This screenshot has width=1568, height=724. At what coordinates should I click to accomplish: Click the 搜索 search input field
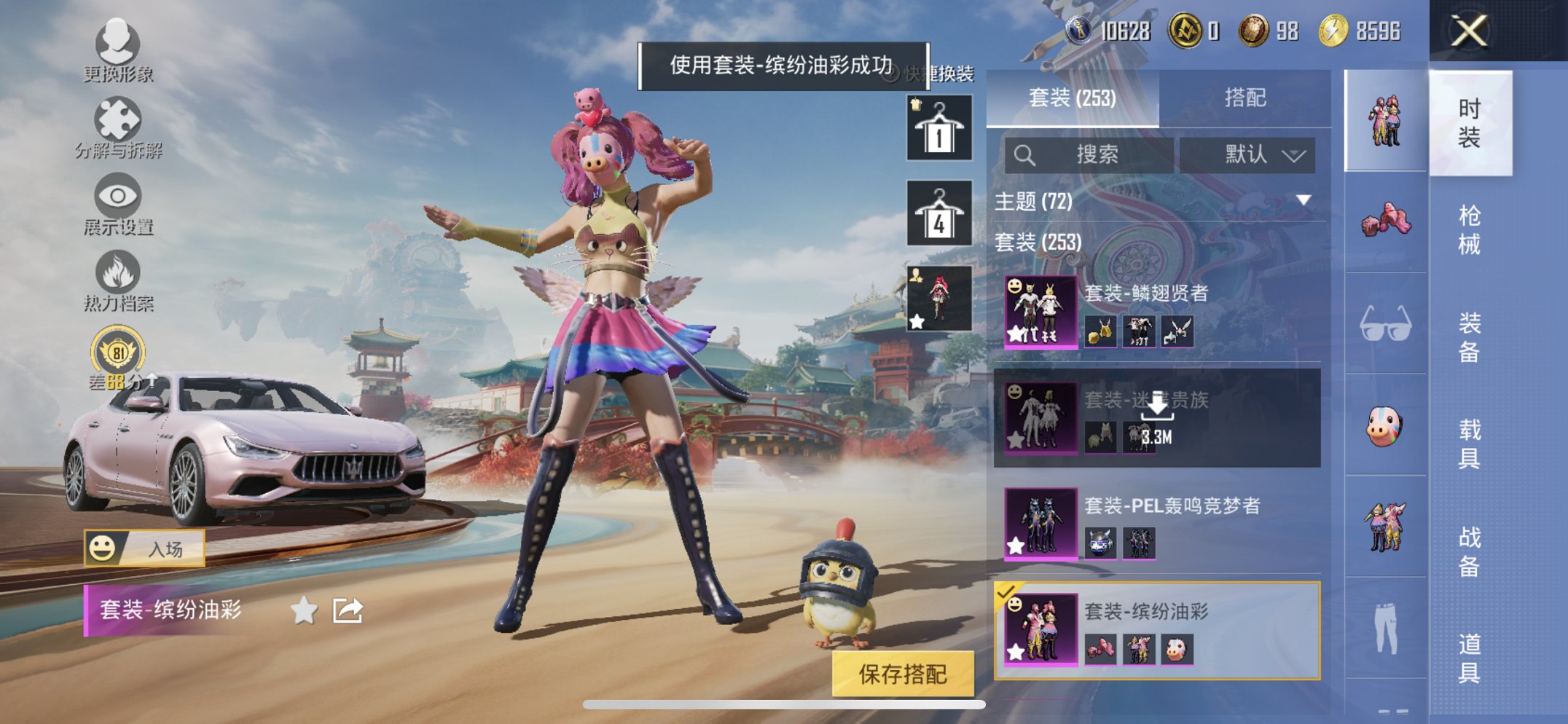[x=1093, y=154]
